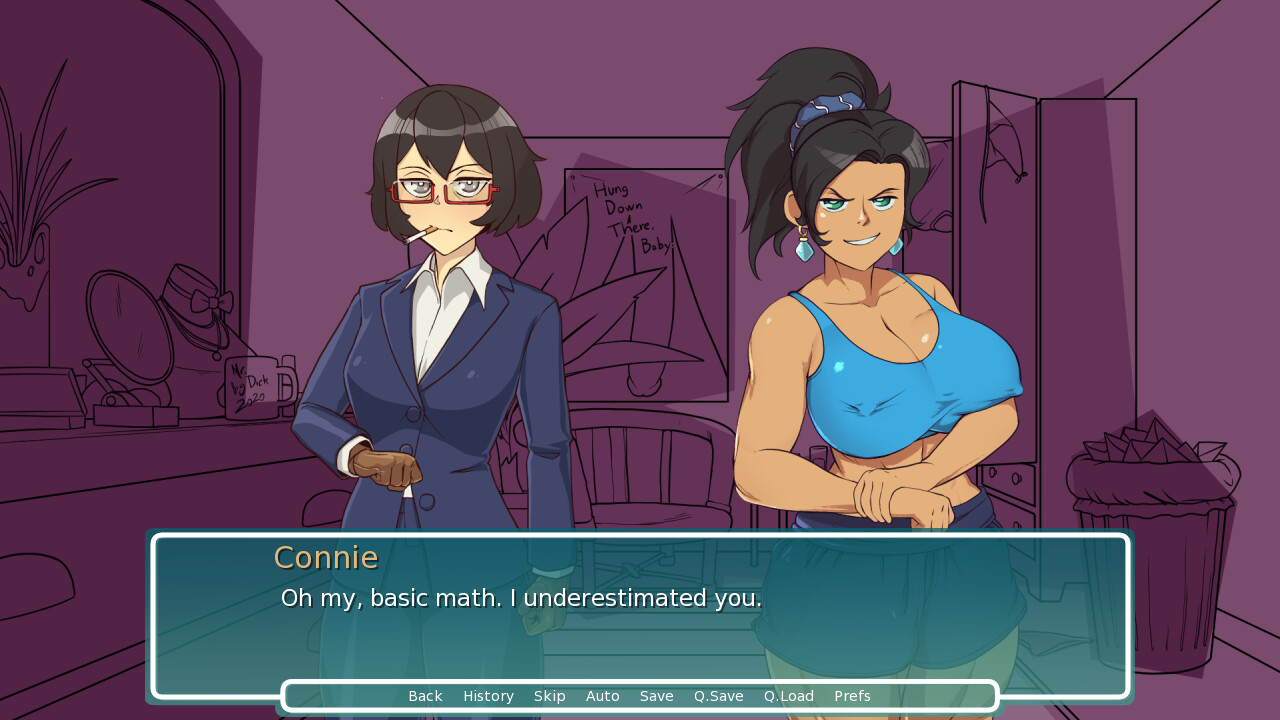Quick-load the most recent snapshot
The image size is (1280, 720).
pos(788,696)
